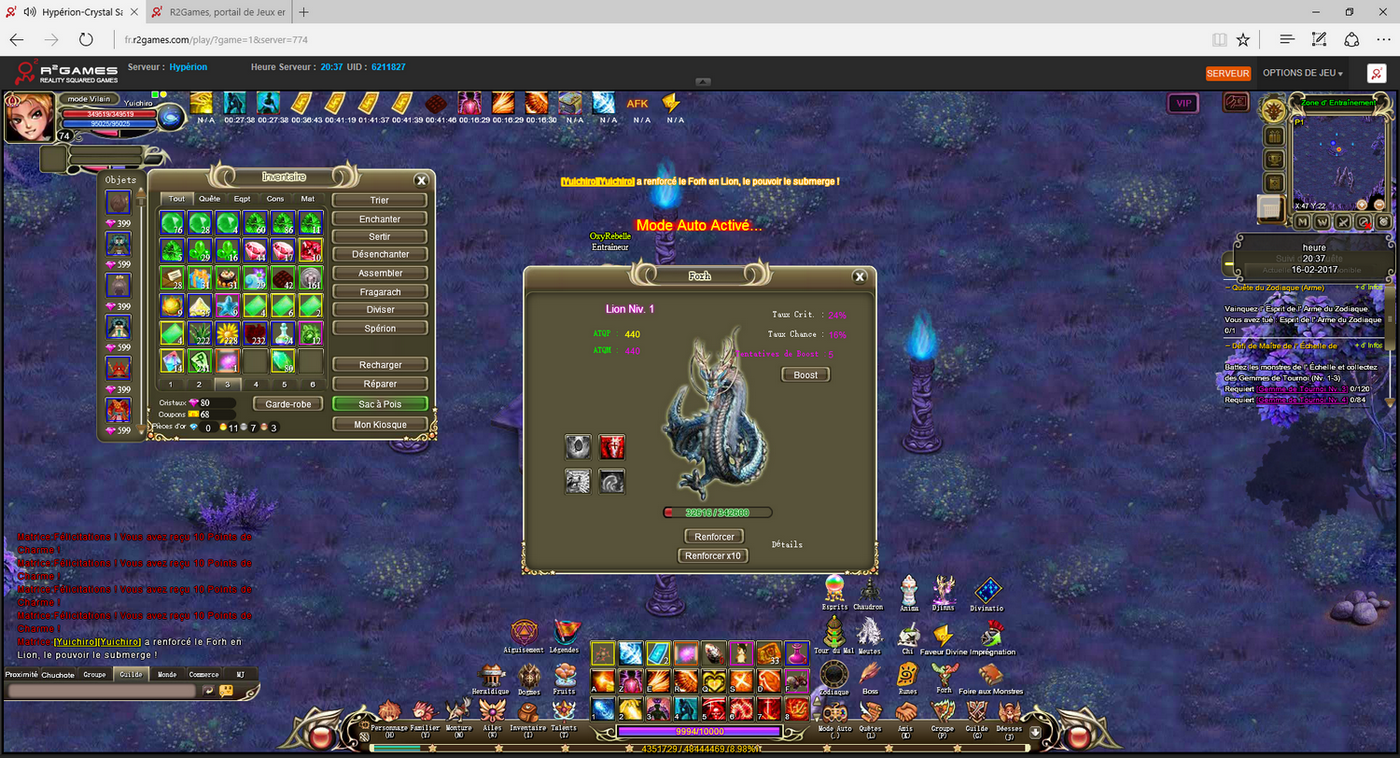Show Forh Détails

pos(787,545)
